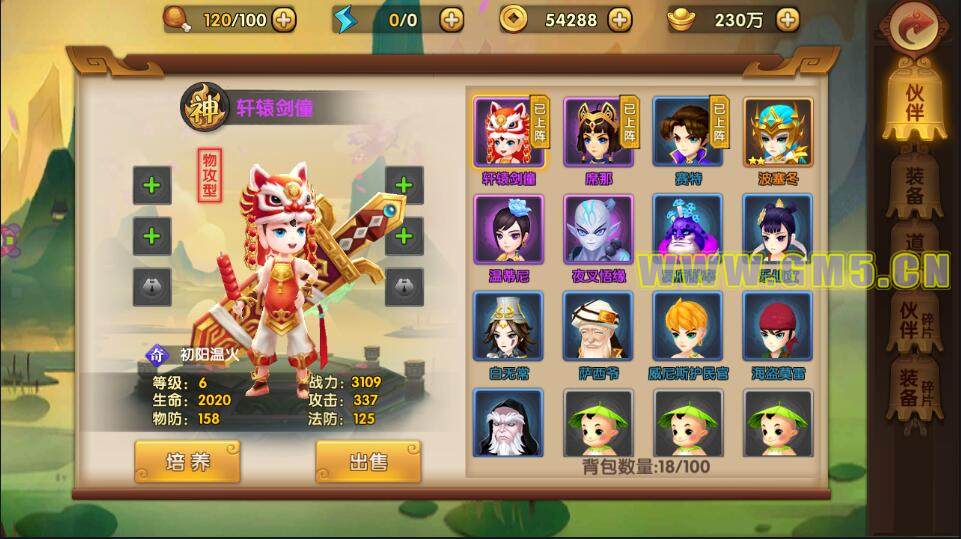Add gold ingots with the plus button
This screenshot has width=961, height=539.
788,18
